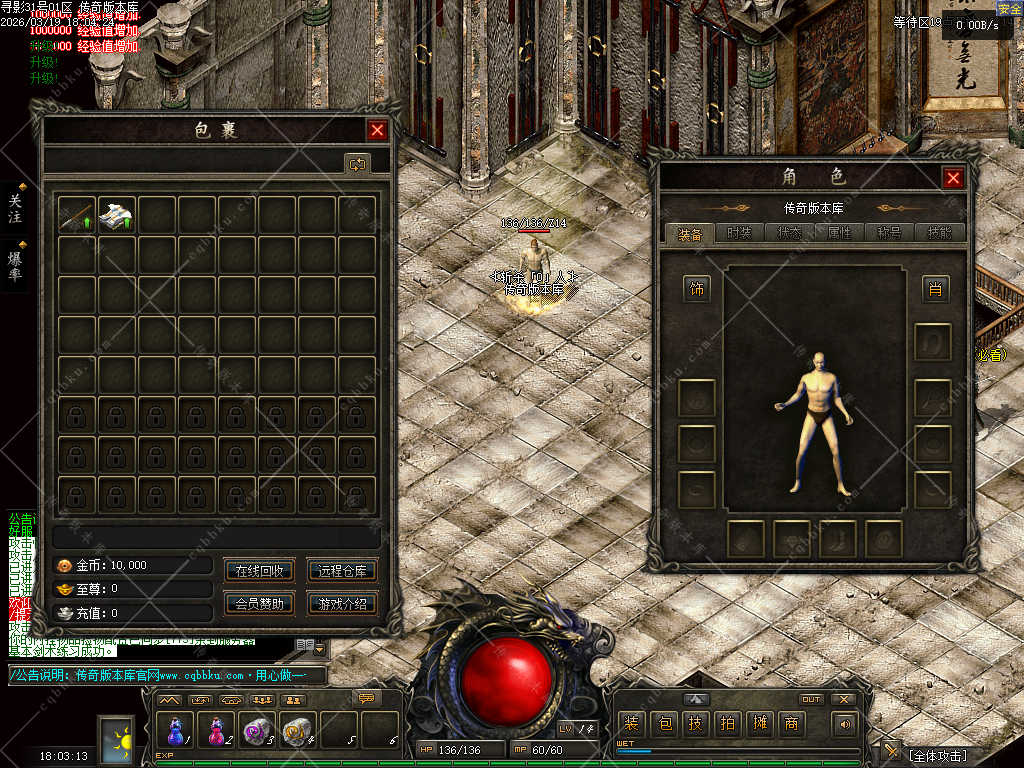
Task: Close the 角色 character window
Action: point(953,178)
